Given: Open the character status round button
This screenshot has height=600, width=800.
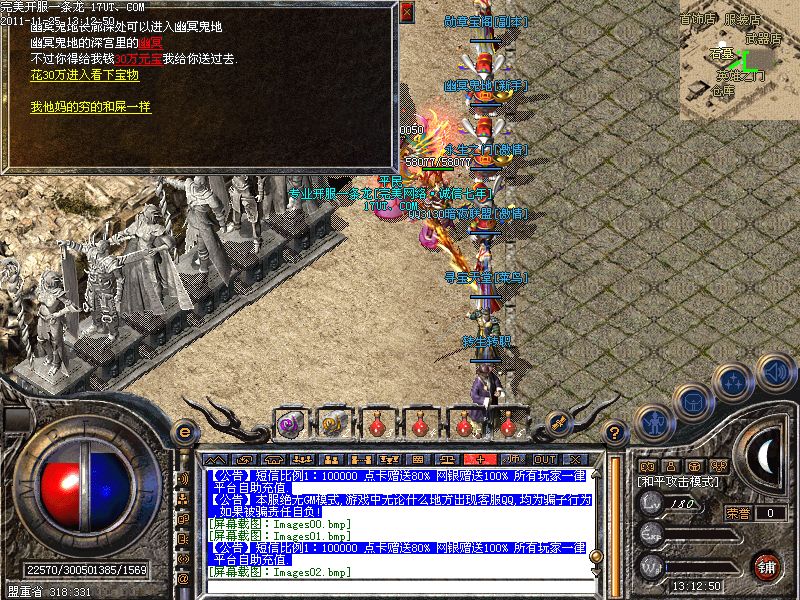Looking at the screenshot, I should pos(653,421).
